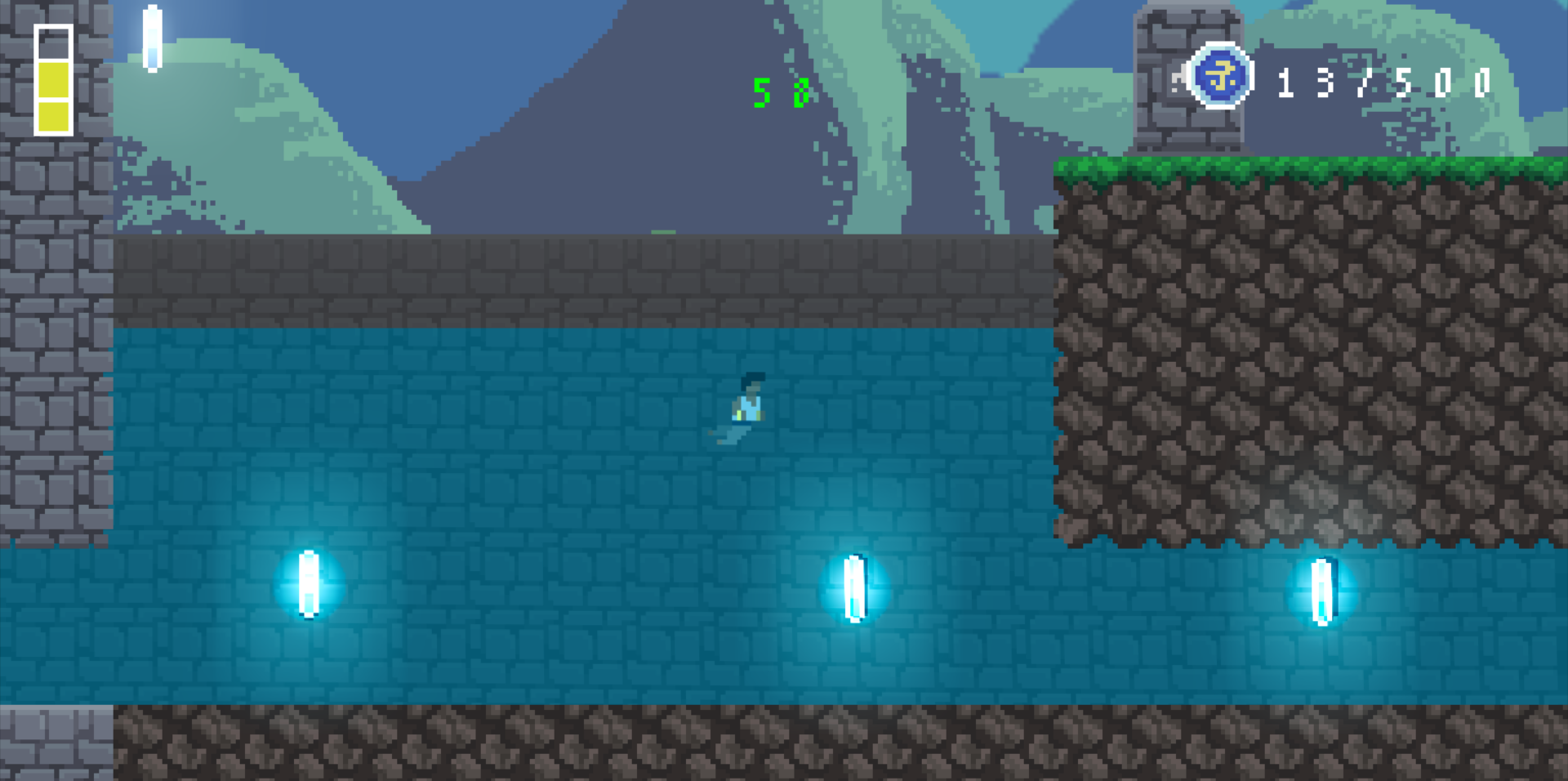The width and height of the screenshot is (1568, 781).
Task: Click the bottom yellow energy segment
Action: [51, 114]
